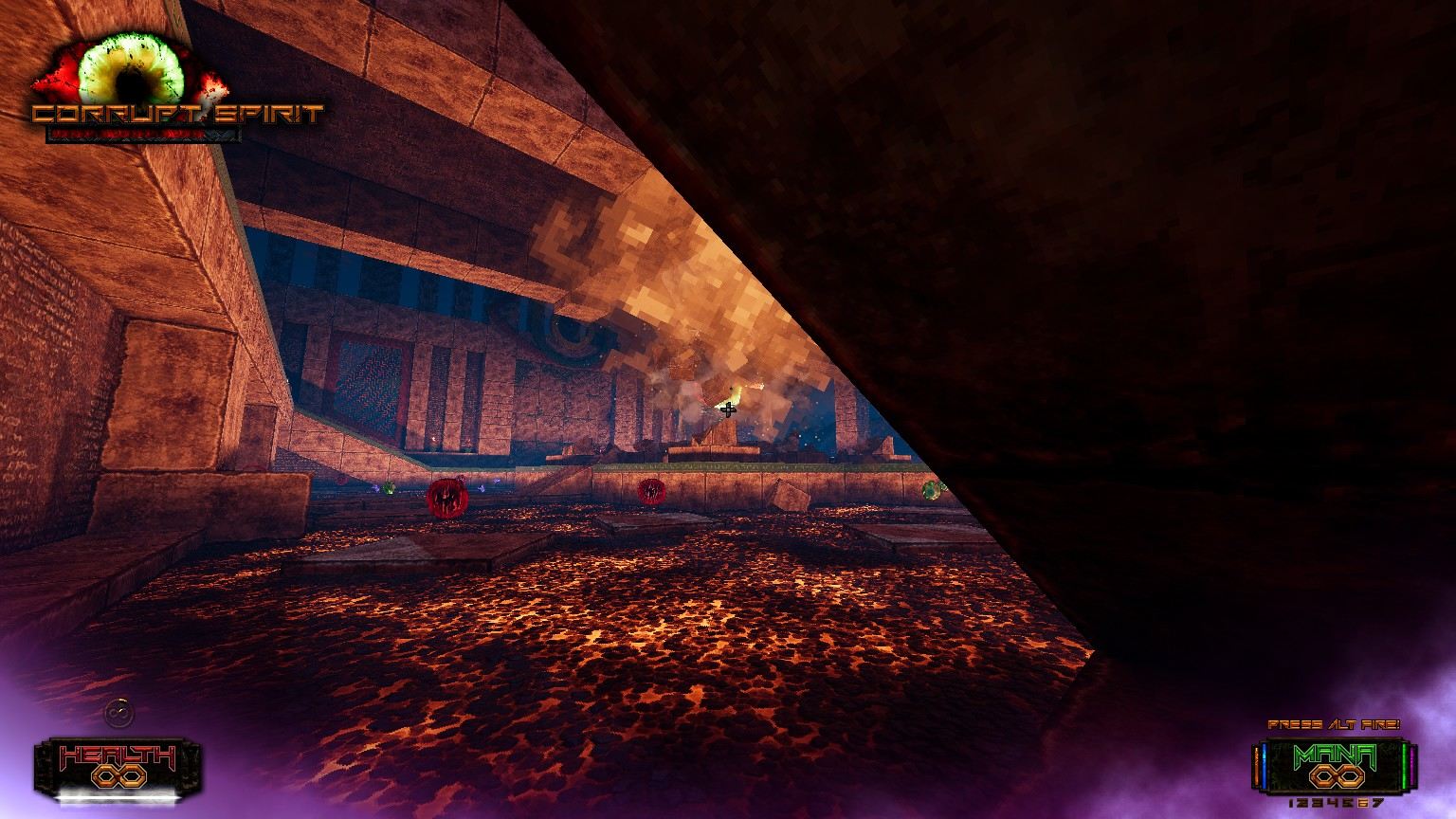Click the green MANA label text
The width and height of the screenshot is (1456, 819).
tap(1334, 754)
